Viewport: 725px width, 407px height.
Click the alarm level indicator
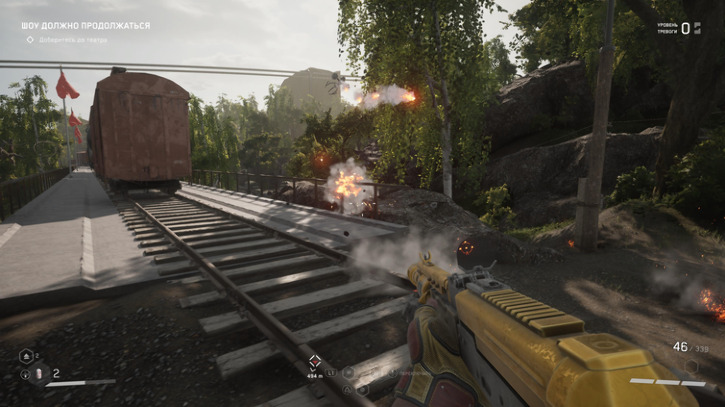coord(684,28)
